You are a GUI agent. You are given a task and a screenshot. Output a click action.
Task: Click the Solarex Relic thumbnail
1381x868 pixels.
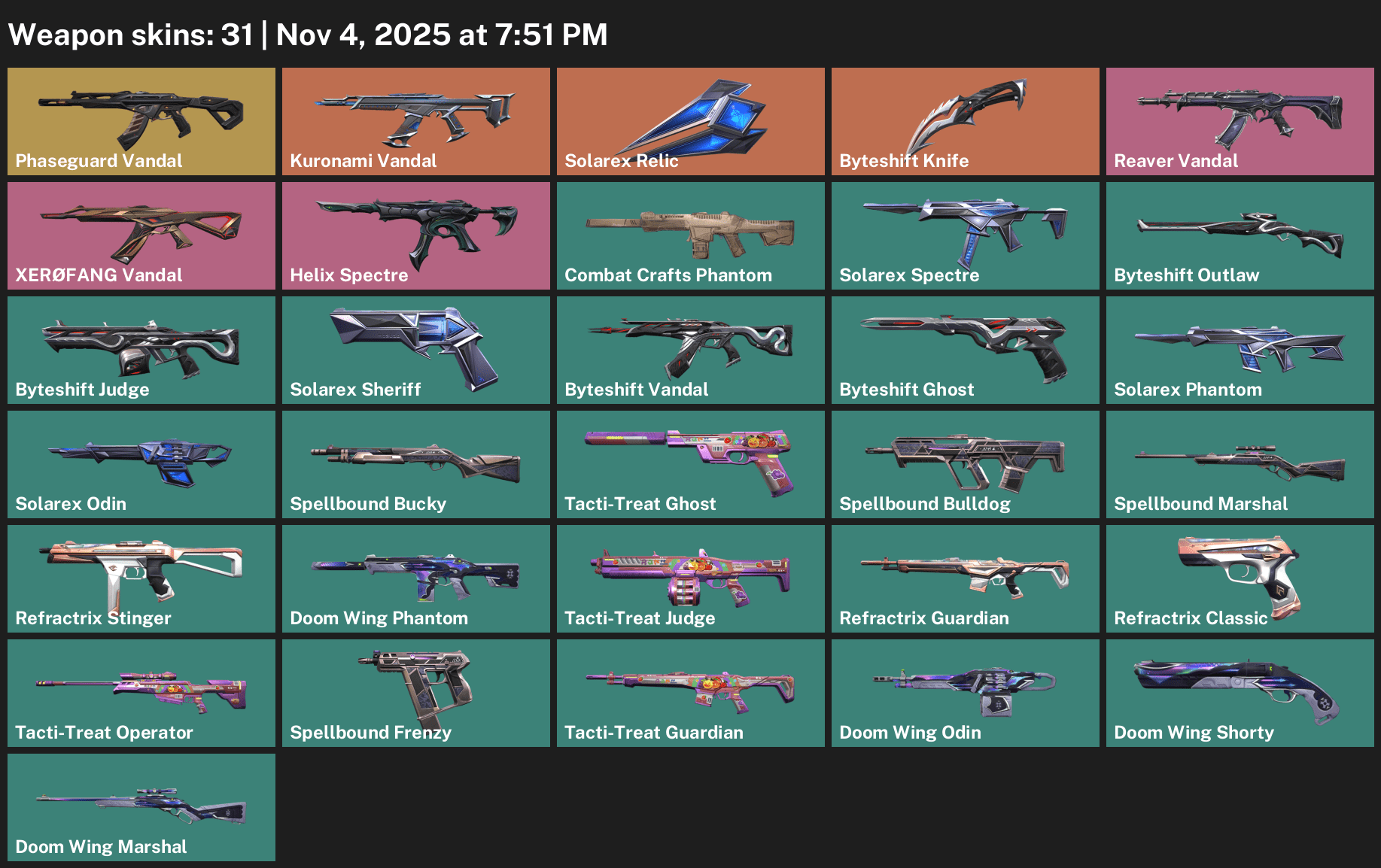pos(690,120)
